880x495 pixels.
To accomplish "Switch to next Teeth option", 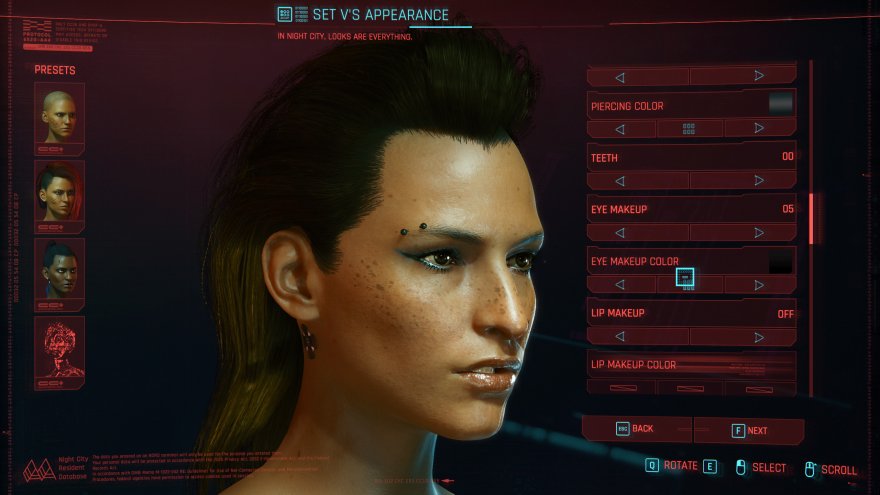I will point(759,181).
